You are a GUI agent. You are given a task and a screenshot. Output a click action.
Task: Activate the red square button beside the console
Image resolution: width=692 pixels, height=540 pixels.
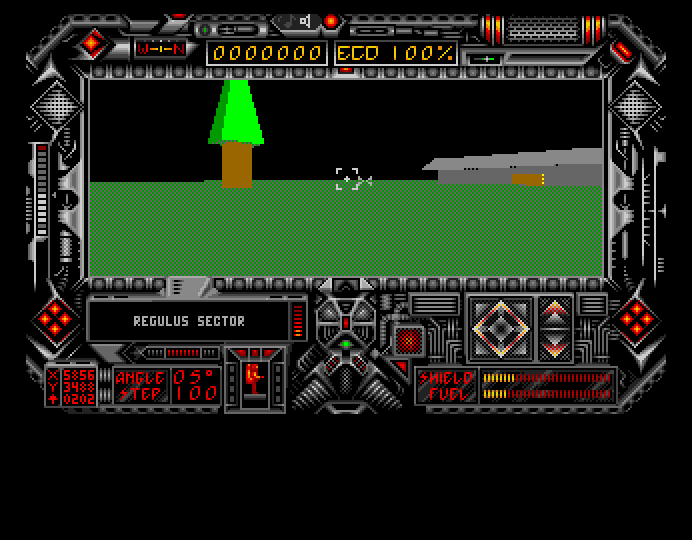tap(408, 340)
